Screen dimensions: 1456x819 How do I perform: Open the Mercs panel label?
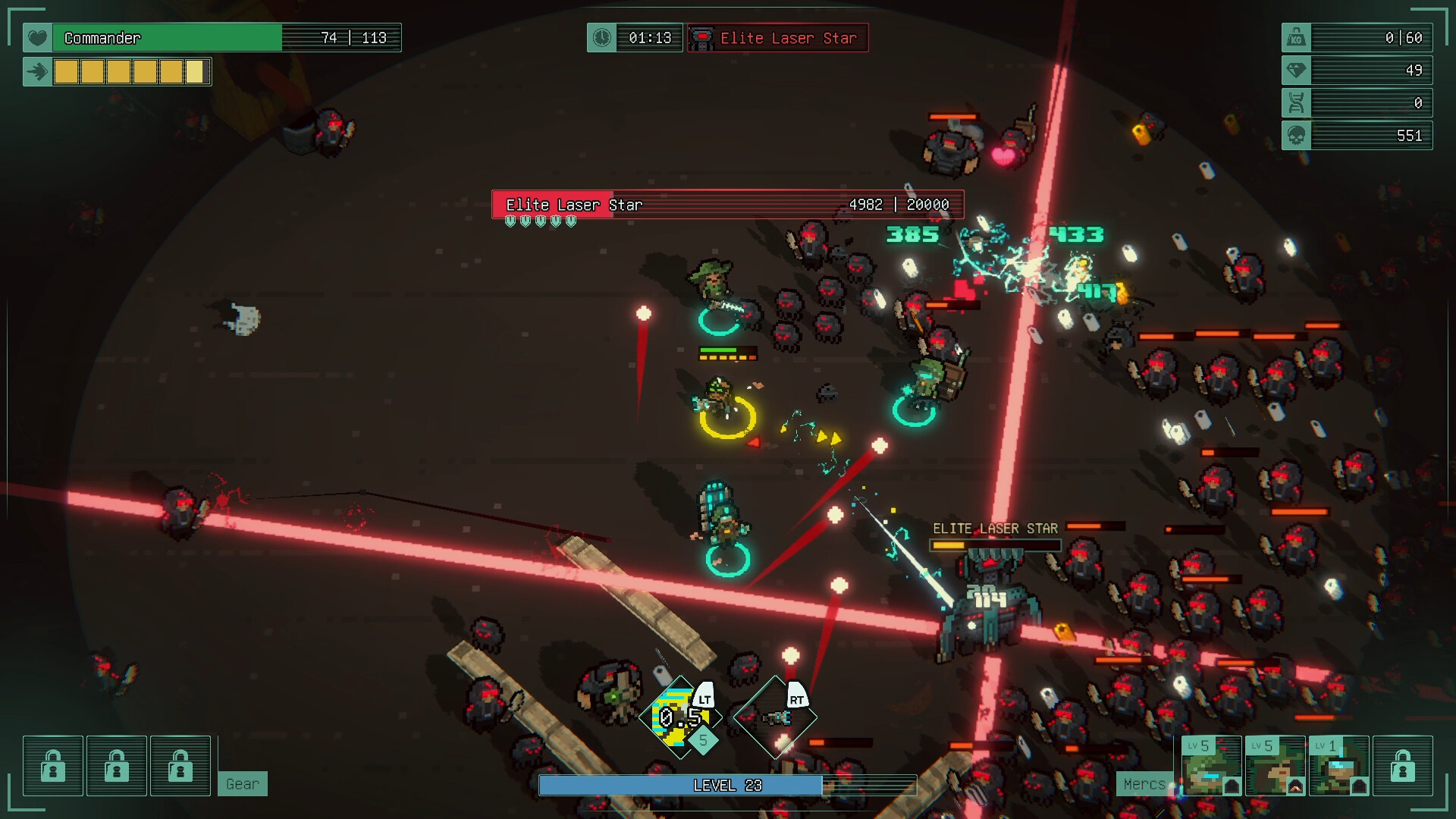coord(1144,784)
